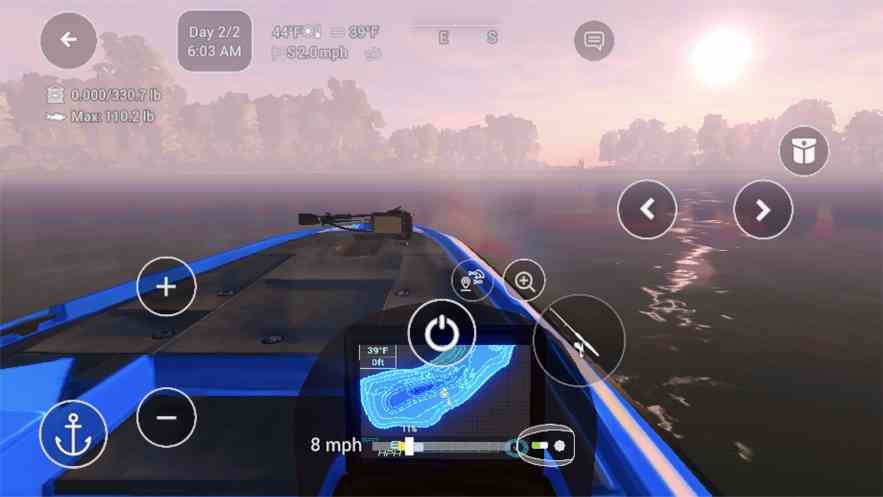Go back using the arrow button

coord(69,40)
